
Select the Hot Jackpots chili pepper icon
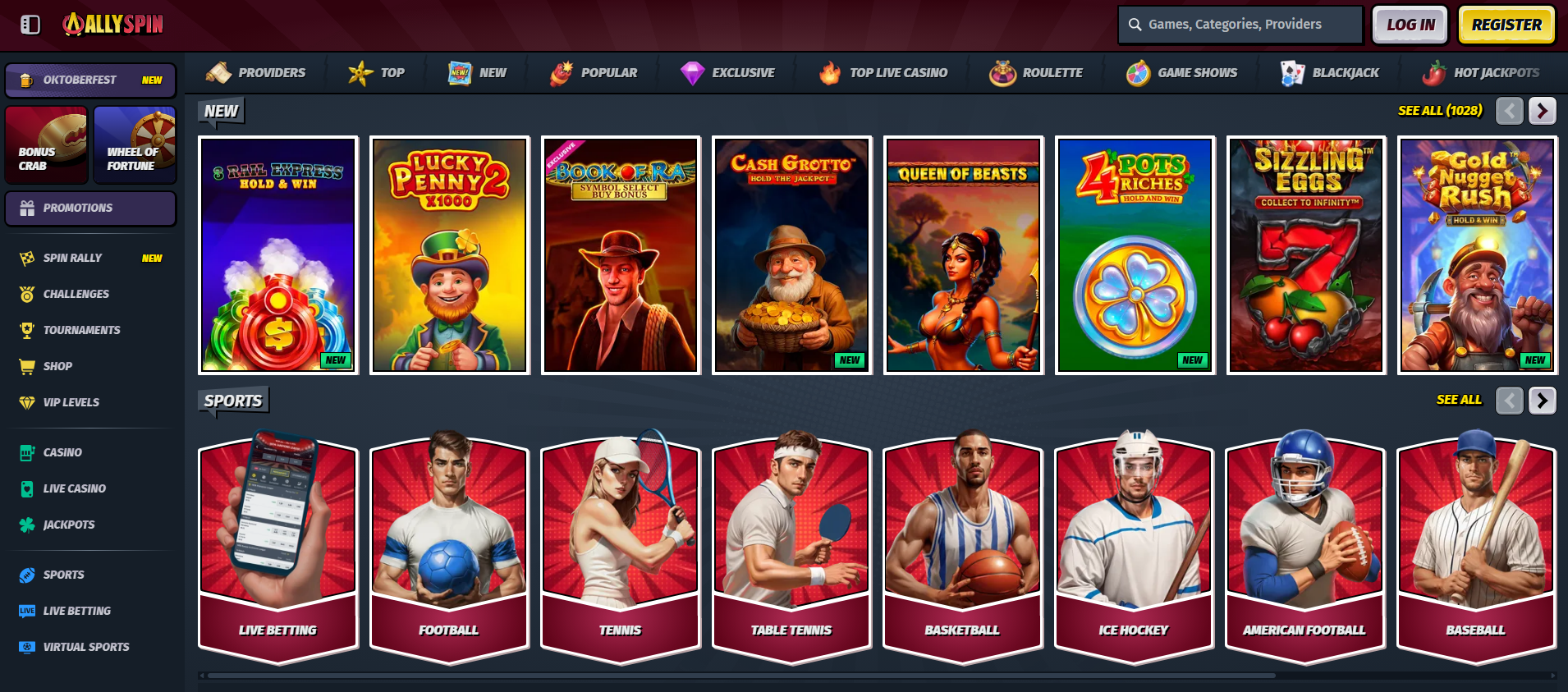1434,72
